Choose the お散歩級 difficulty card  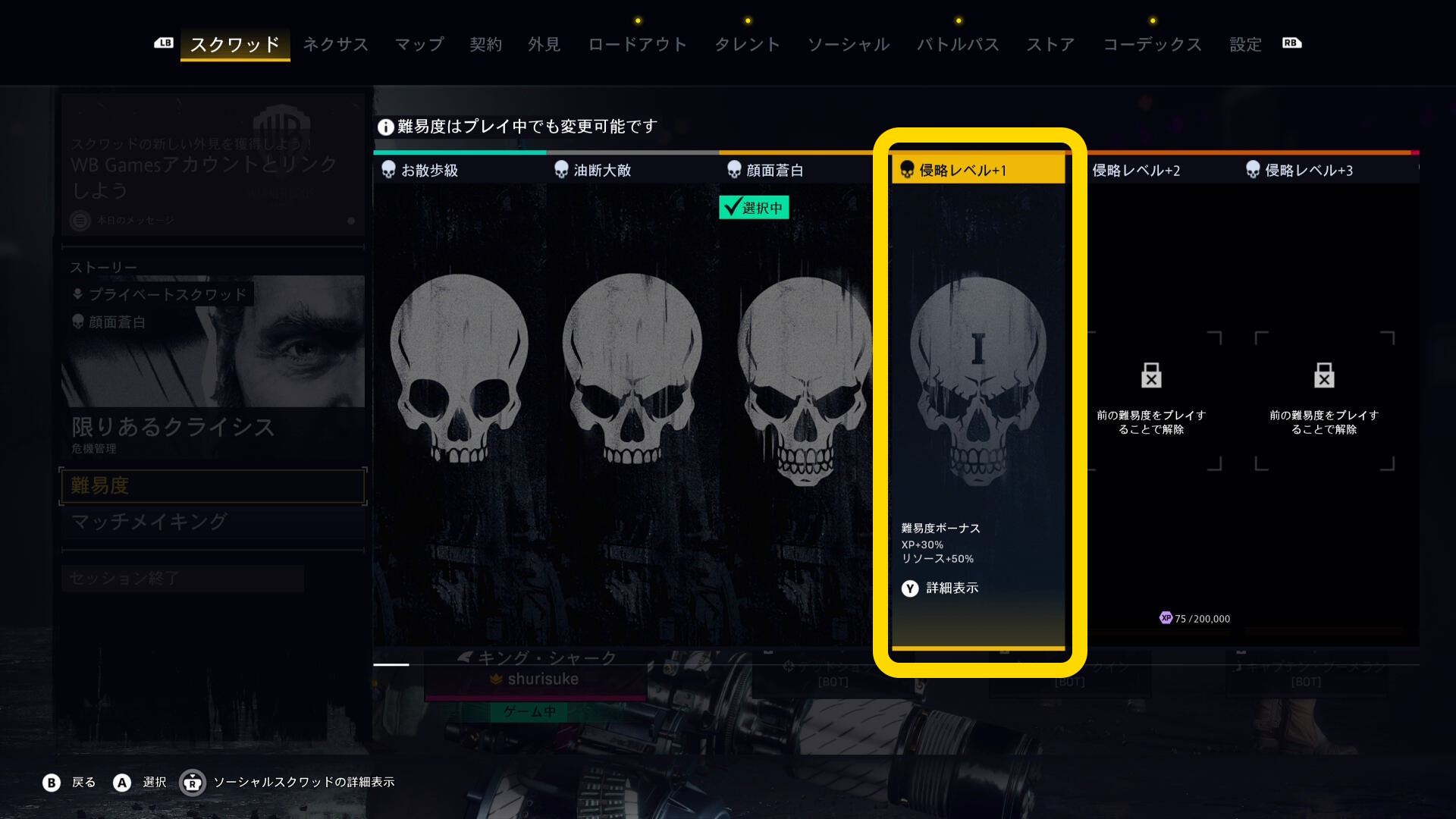(460, 379)
